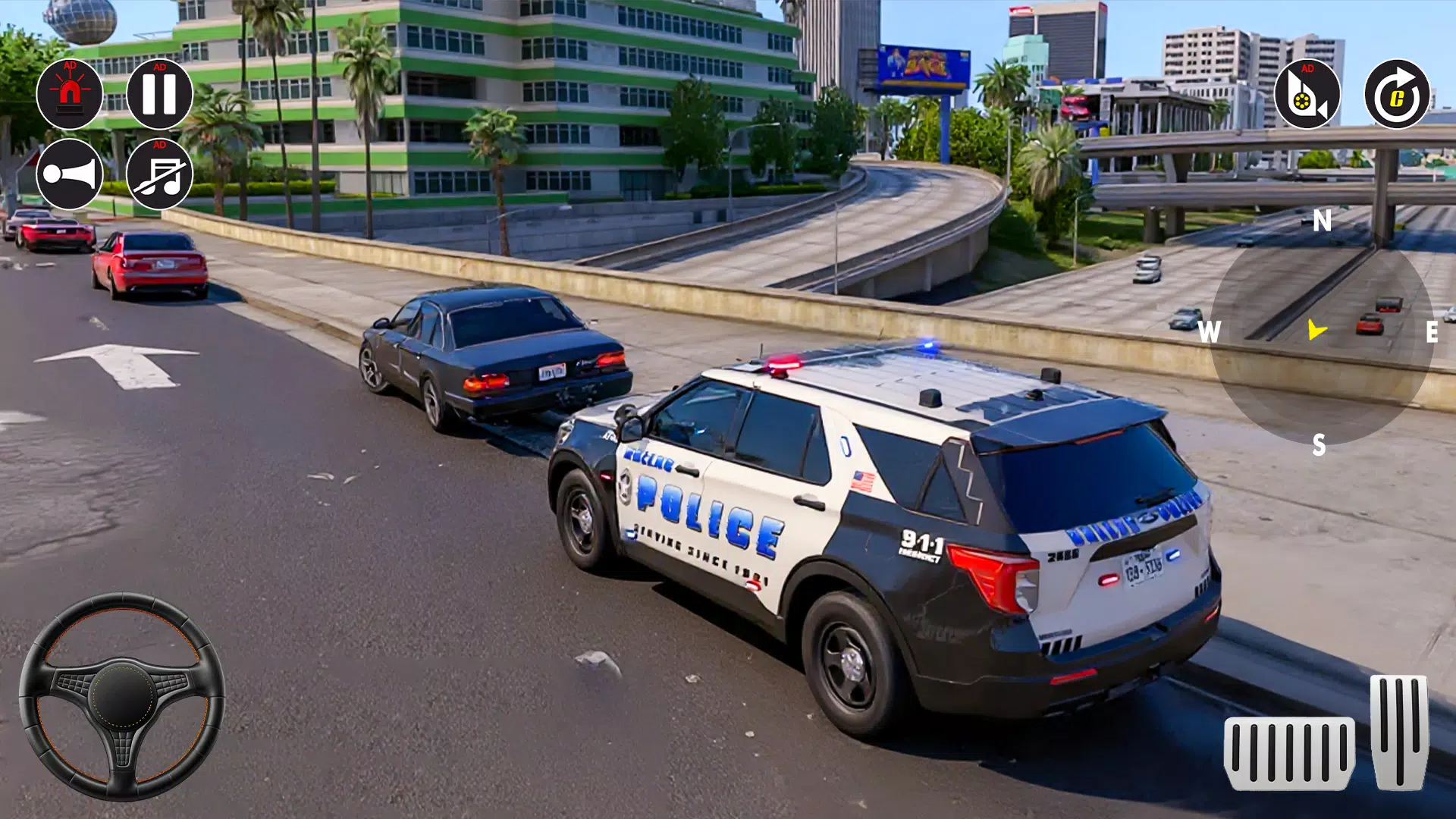Pause the game
This screenshot has height=819, width=1456.
[162, 95]
